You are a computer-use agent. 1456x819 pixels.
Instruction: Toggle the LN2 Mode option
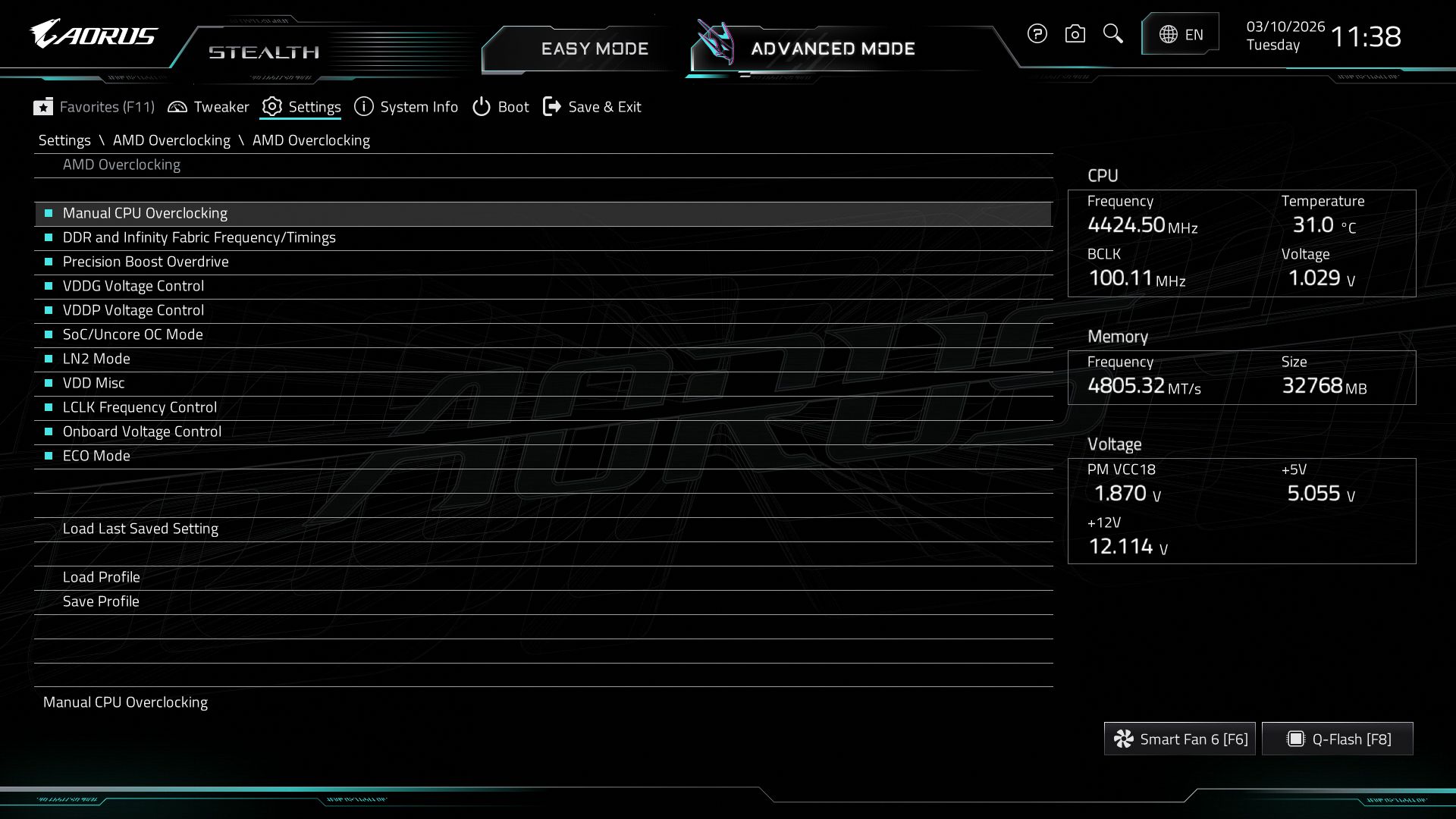pos(97,359)
